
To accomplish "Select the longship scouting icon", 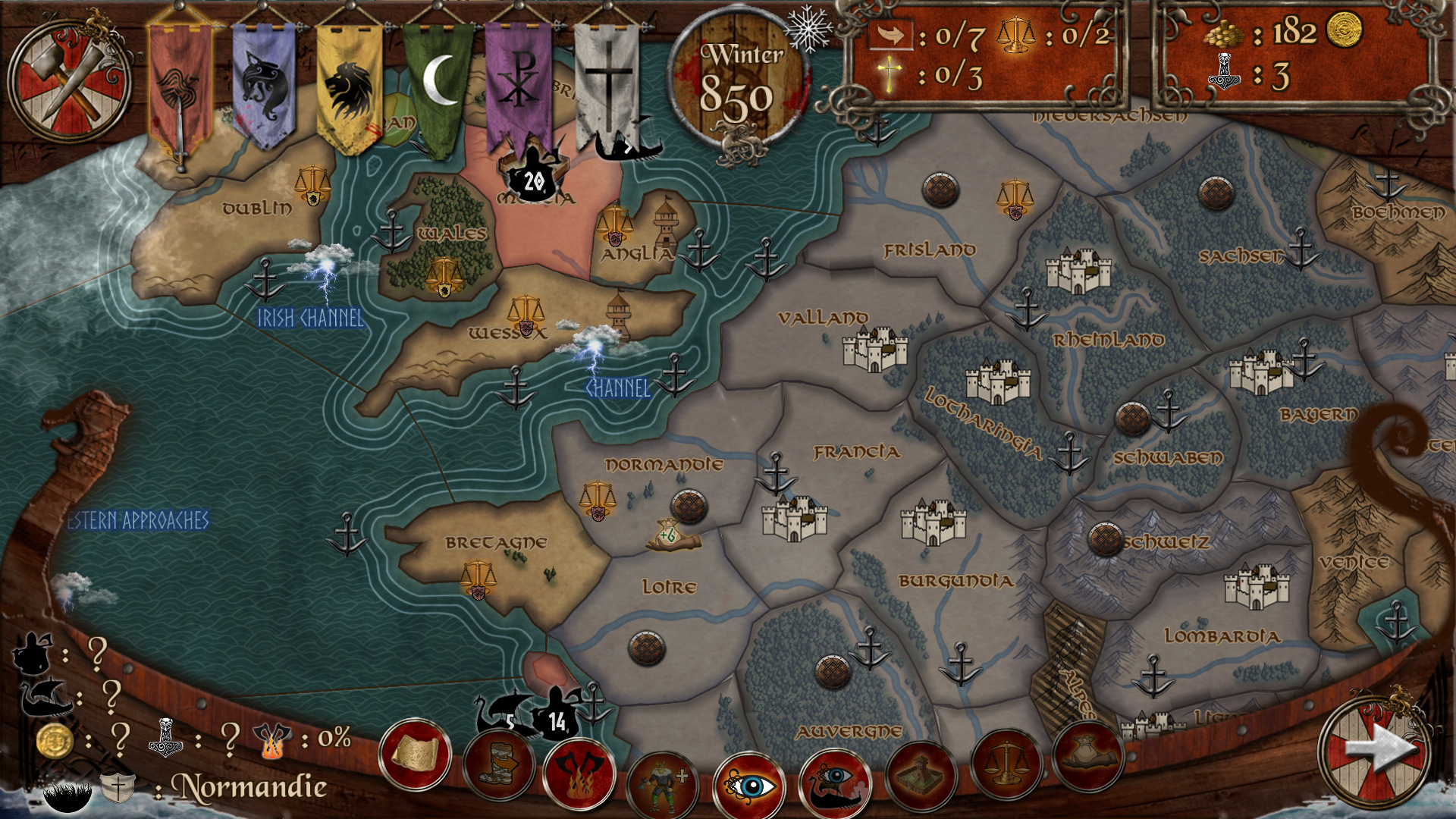I will pyautogui.click(x=834, y=781).
